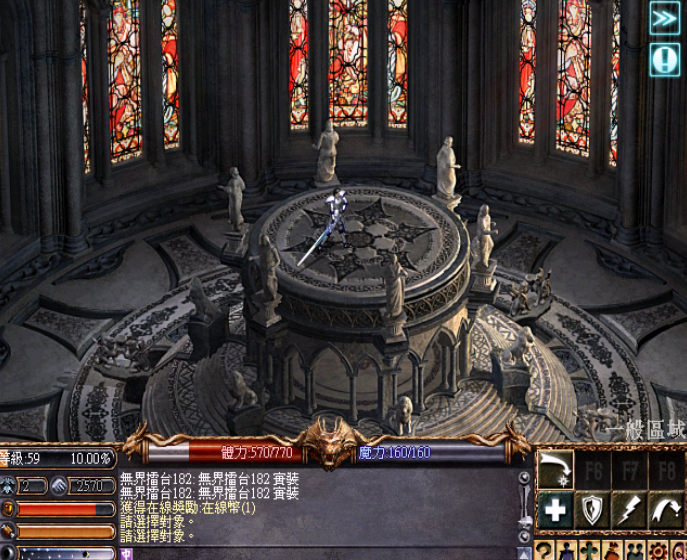Viewport: 687px width, 560px height.
Task: Open the gear settings menu
Action: 658,551
